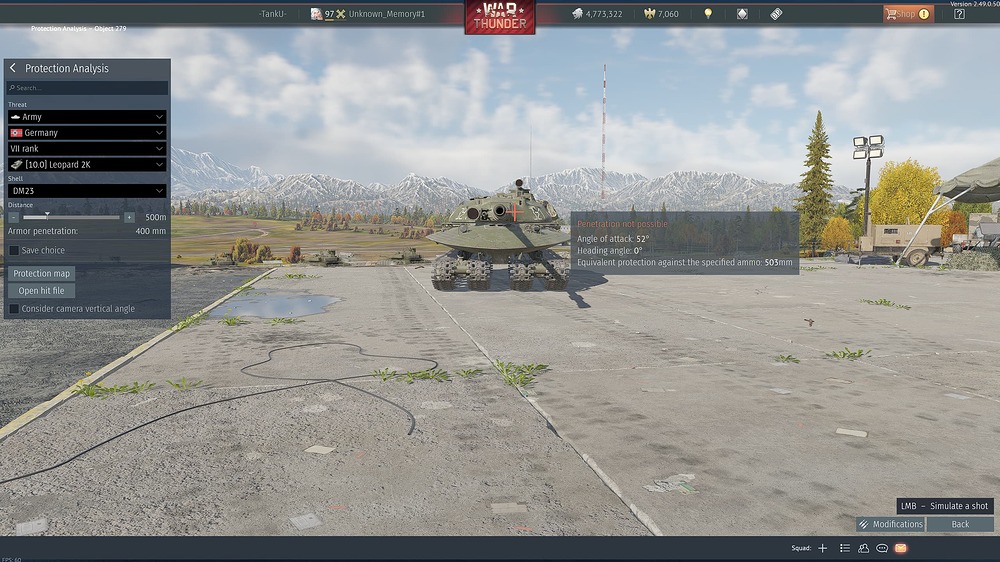Click the Open hit file button

click(x=41, y=291)
